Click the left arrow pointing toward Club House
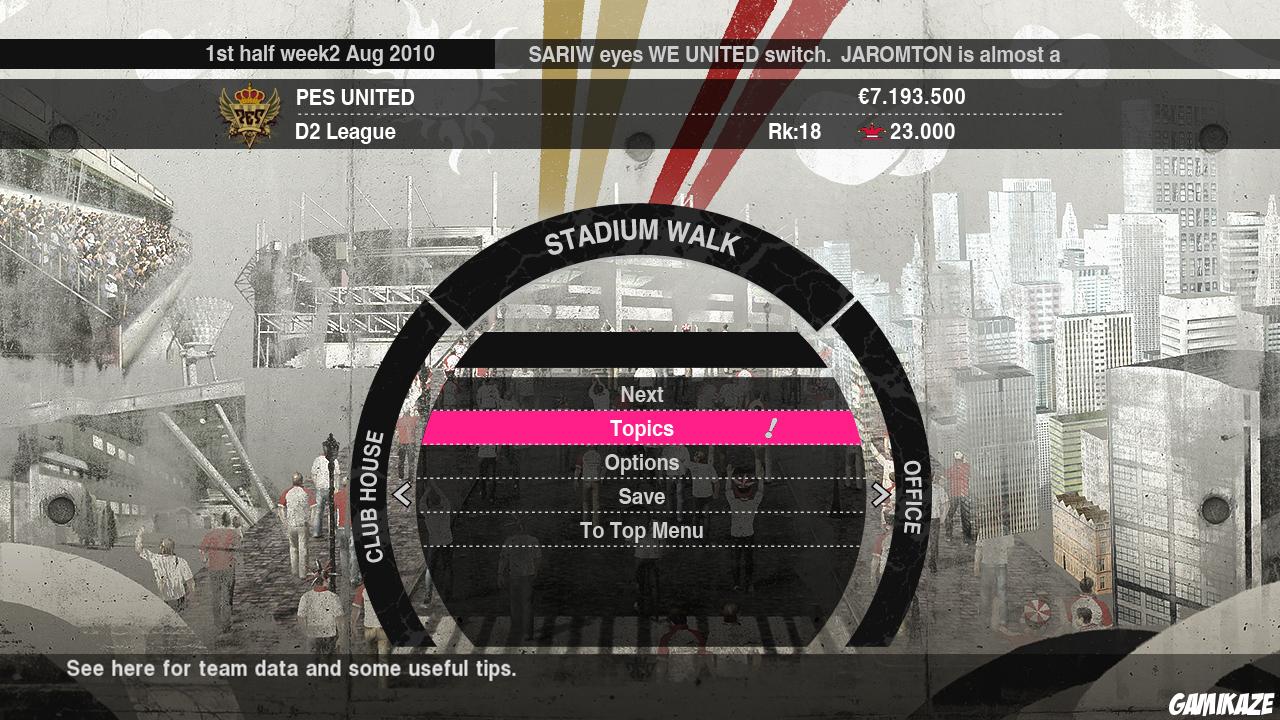The image size is (1280, 720). coord(404,494)
